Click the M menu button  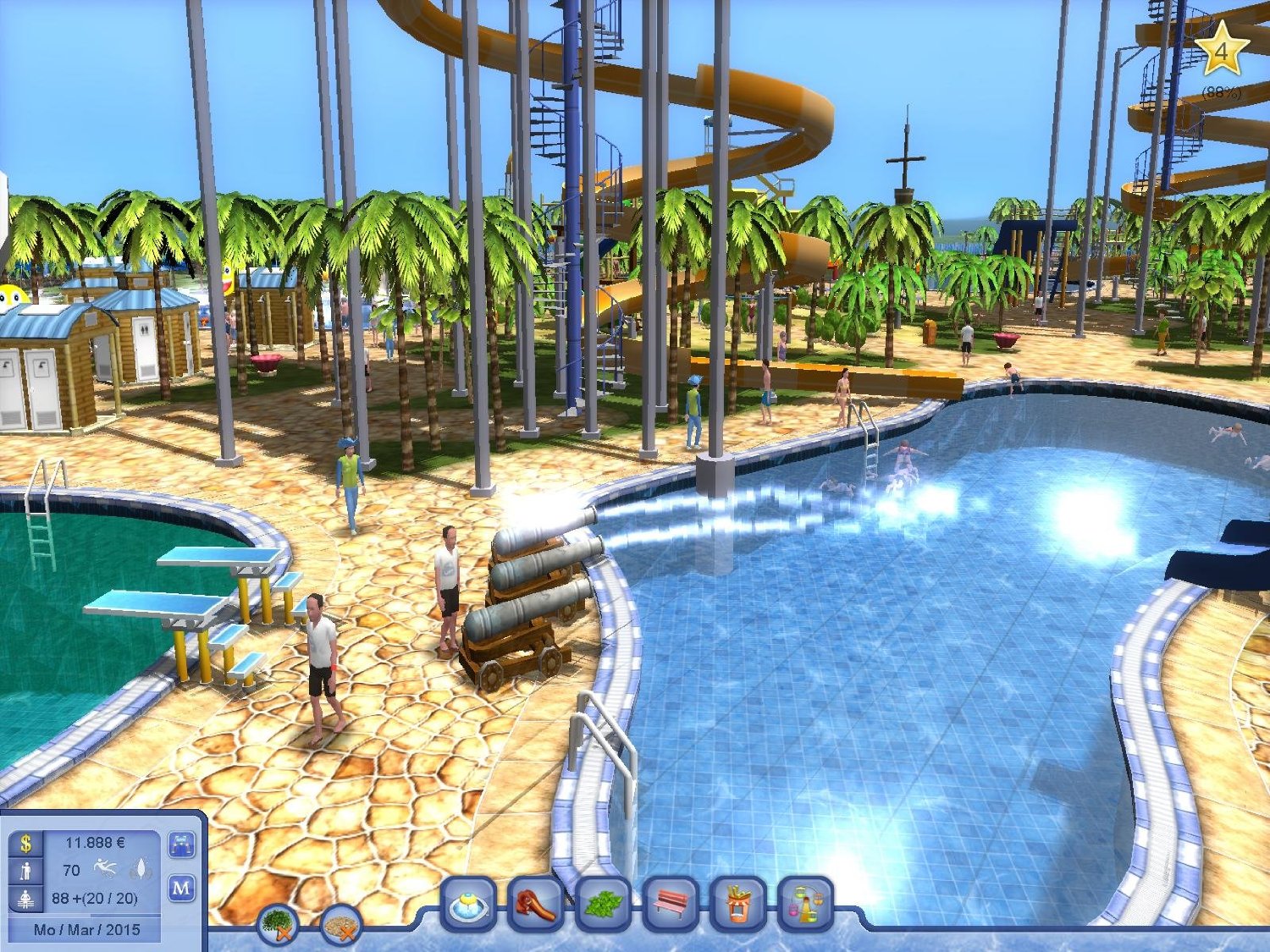tap(182, 889)
